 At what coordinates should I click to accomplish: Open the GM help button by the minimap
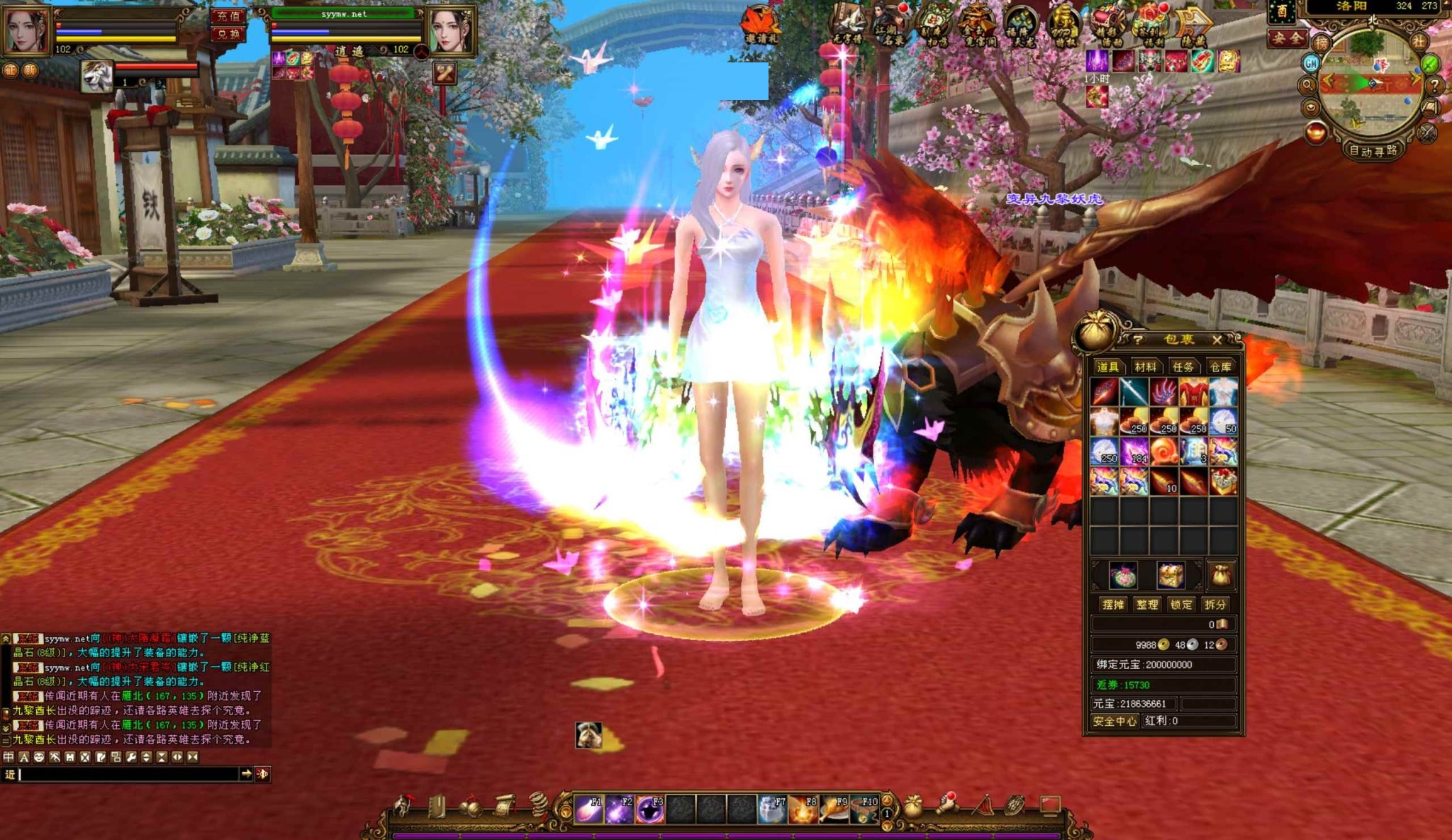tap(1310, 64)
